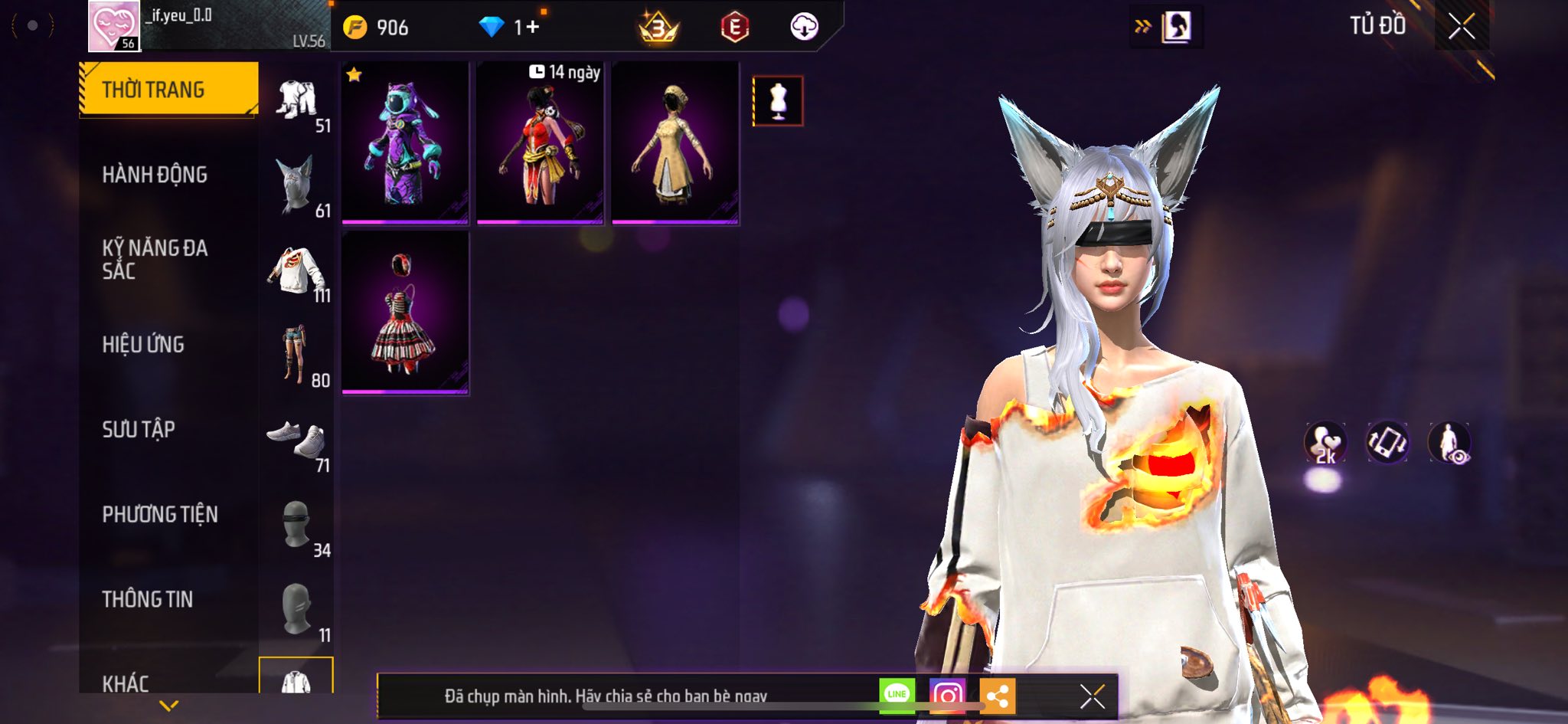Open the THÔNG TIN tab

tap(148, 599)
